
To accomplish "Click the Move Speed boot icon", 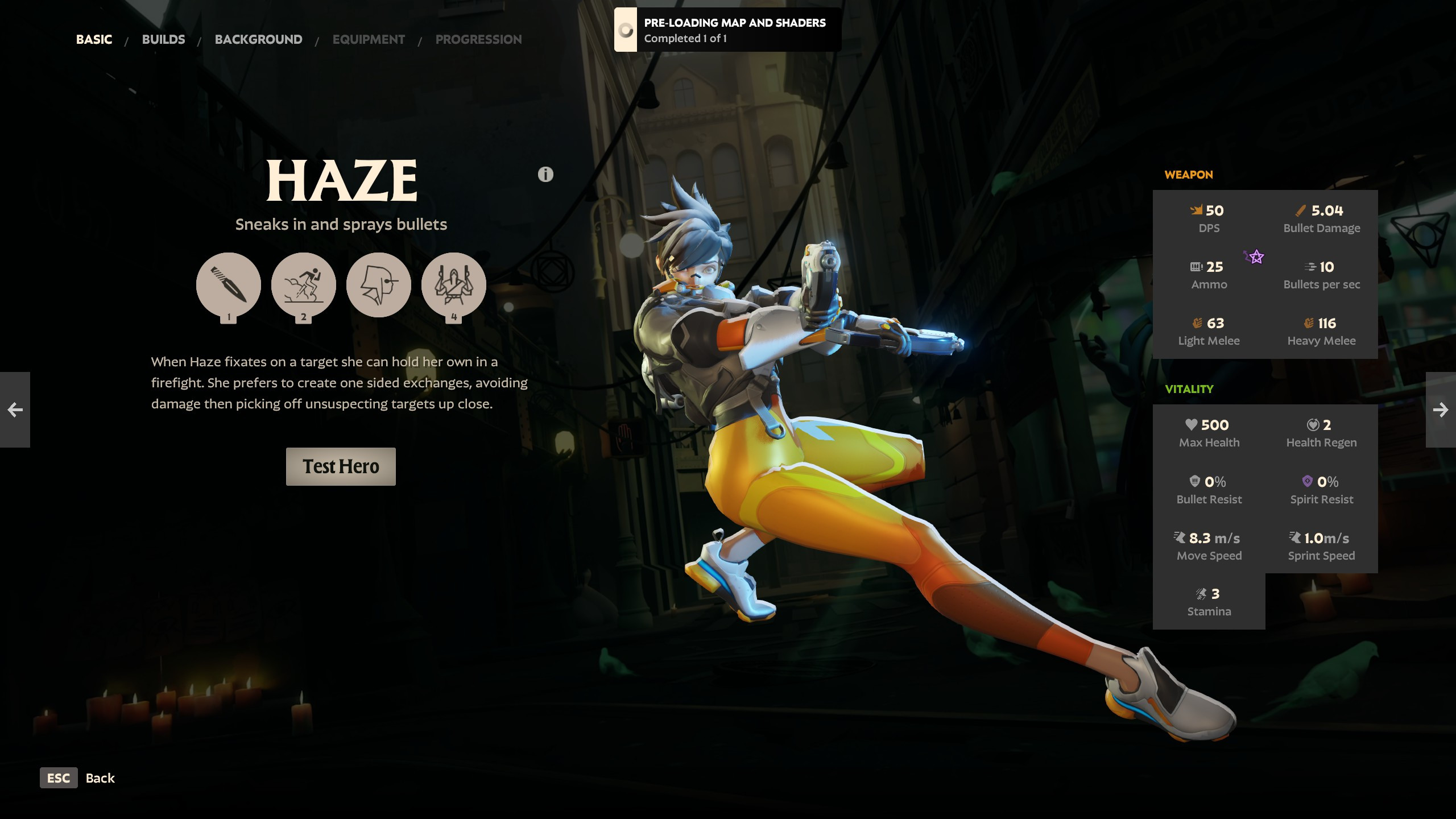I will click(1178, 537).
